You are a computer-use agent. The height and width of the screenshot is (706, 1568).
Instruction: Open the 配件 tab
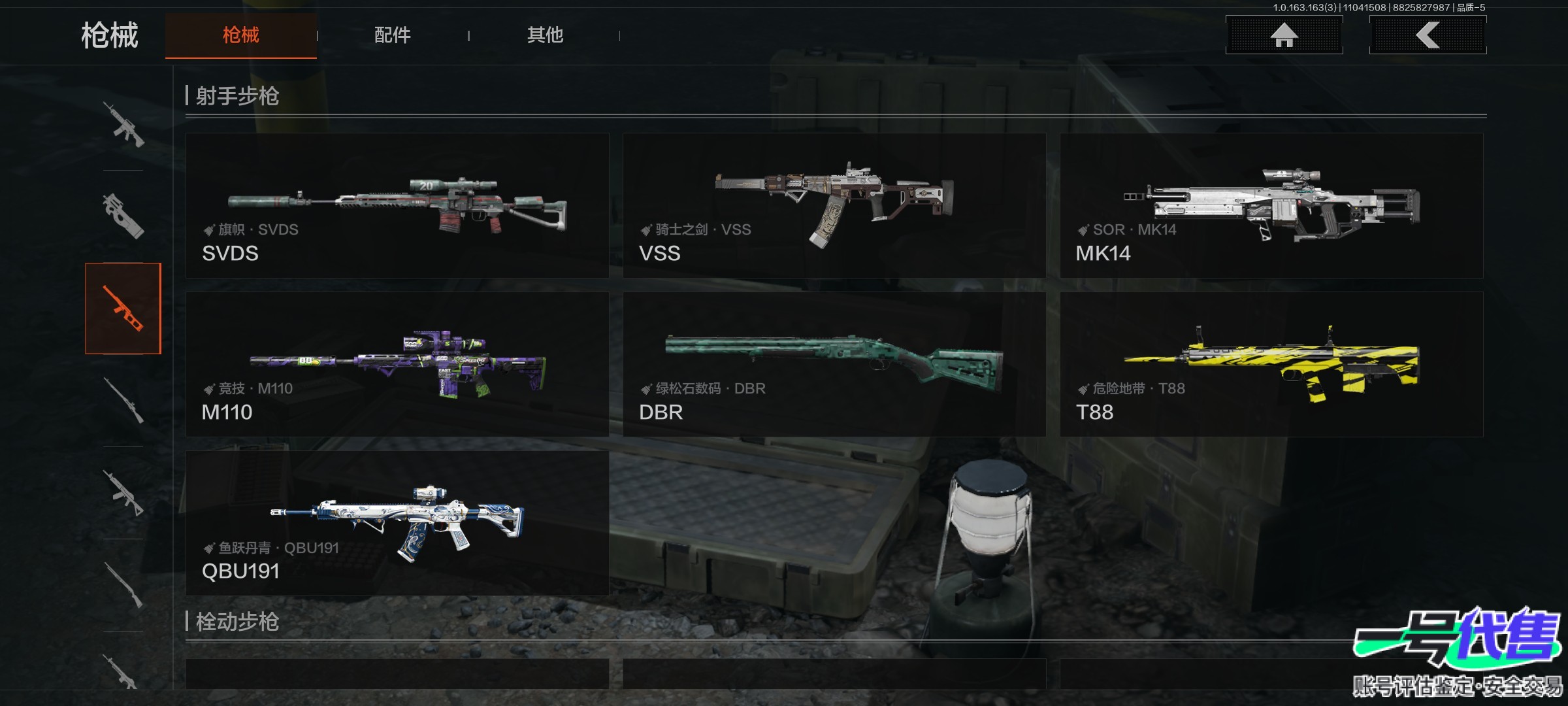392,35
